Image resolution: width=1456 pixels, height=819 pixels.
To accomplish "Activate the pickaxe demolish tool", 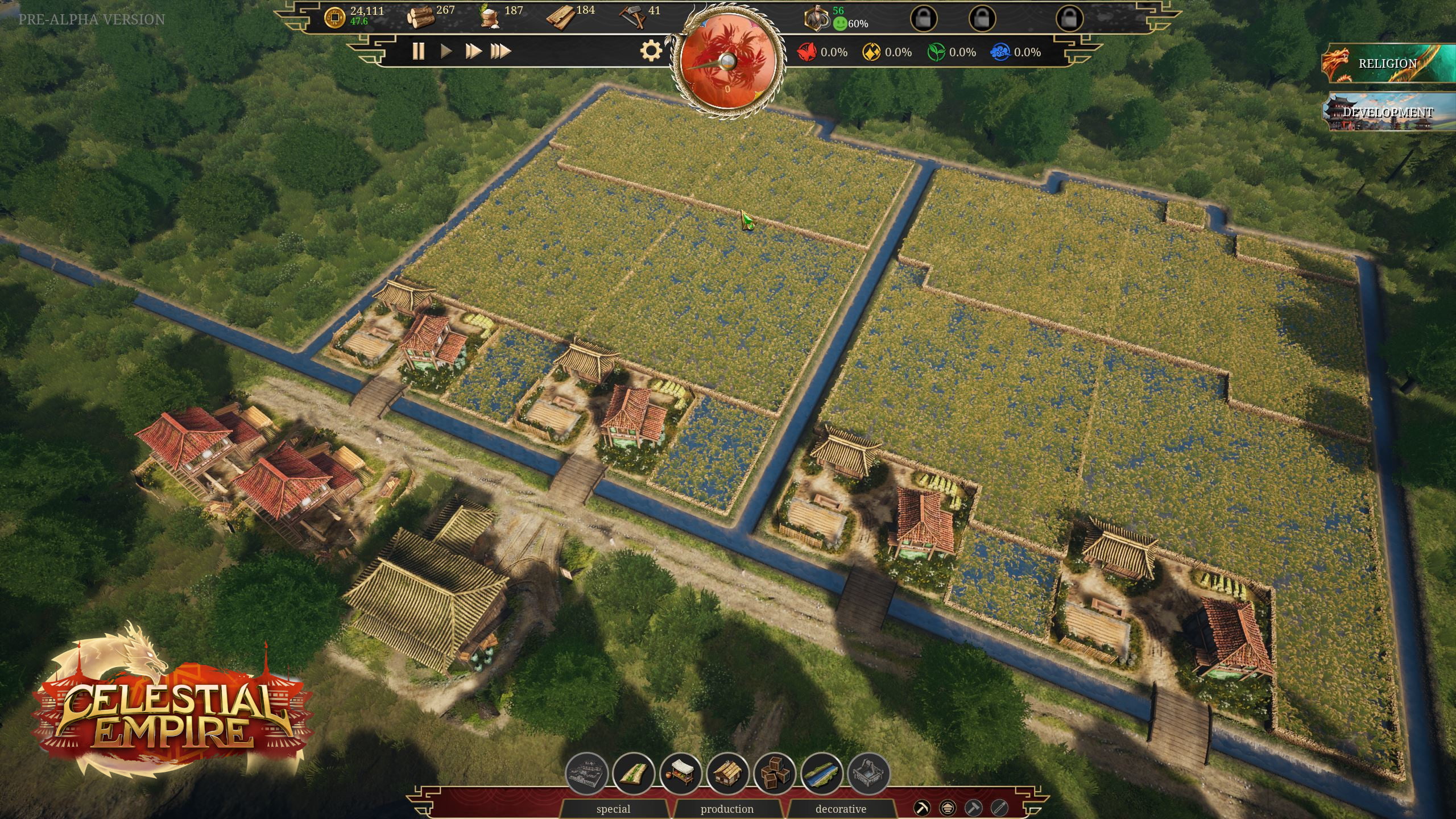I will [x=922, y=808].
